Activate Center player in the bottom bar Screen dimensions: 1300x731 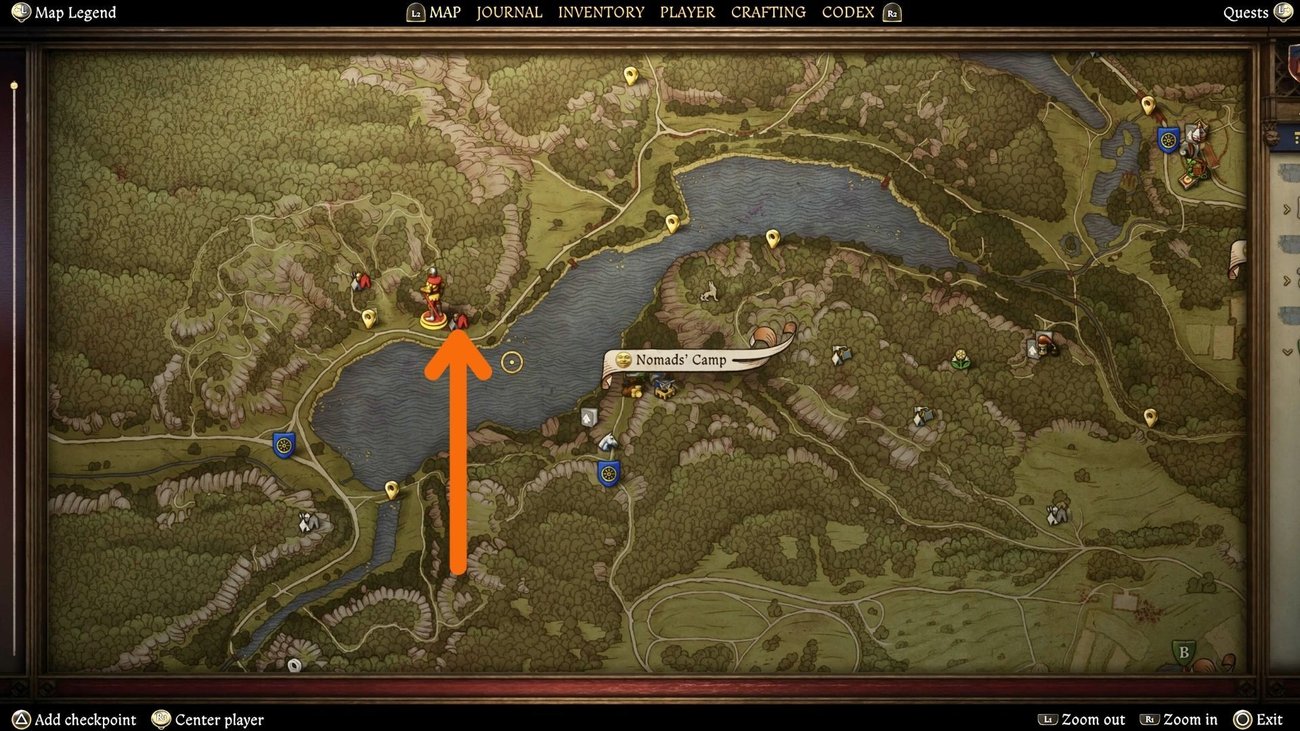(207, 719)
